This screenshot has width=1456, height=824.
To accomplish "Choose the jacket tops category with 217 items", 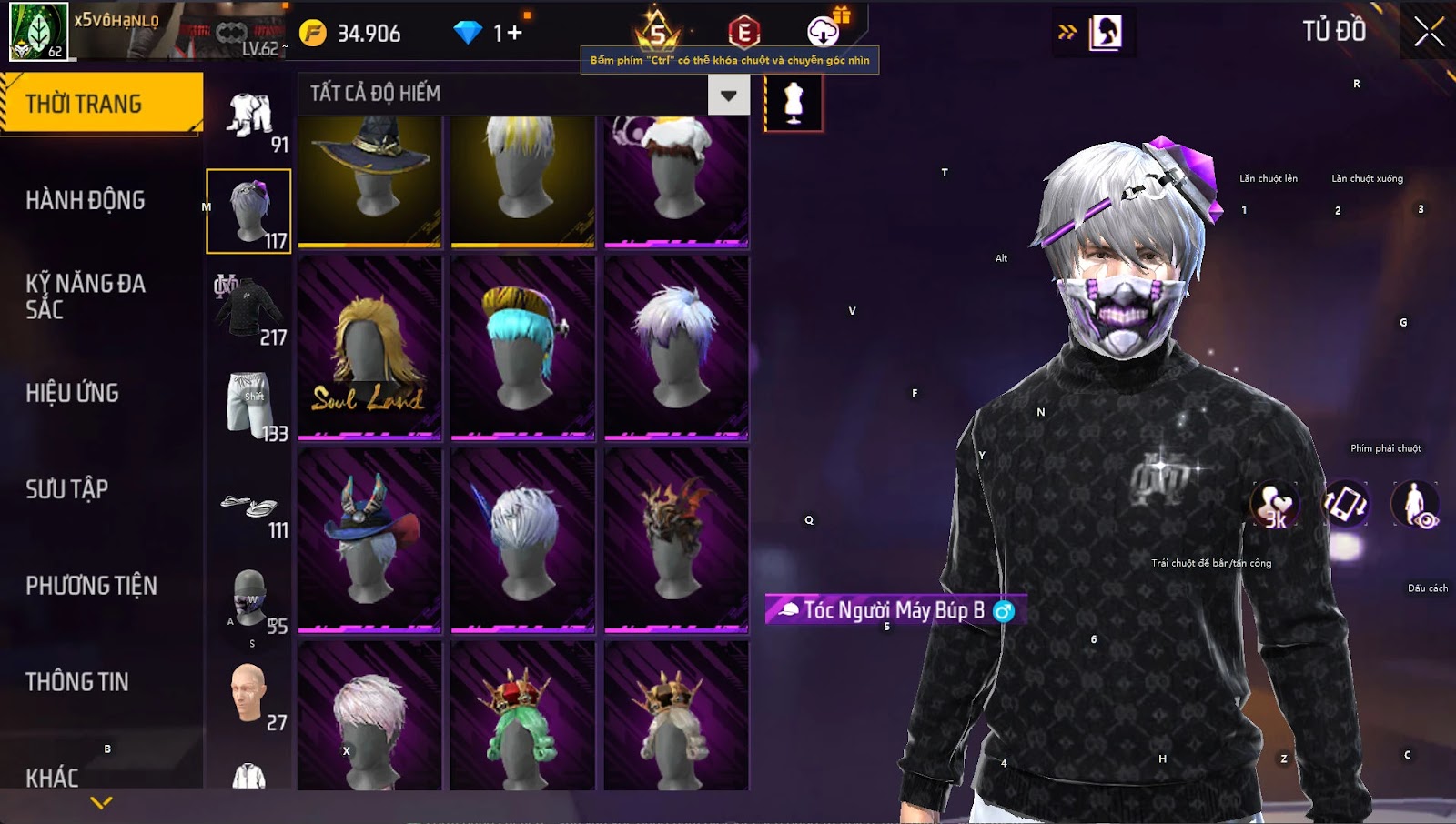I will point(248,307).
